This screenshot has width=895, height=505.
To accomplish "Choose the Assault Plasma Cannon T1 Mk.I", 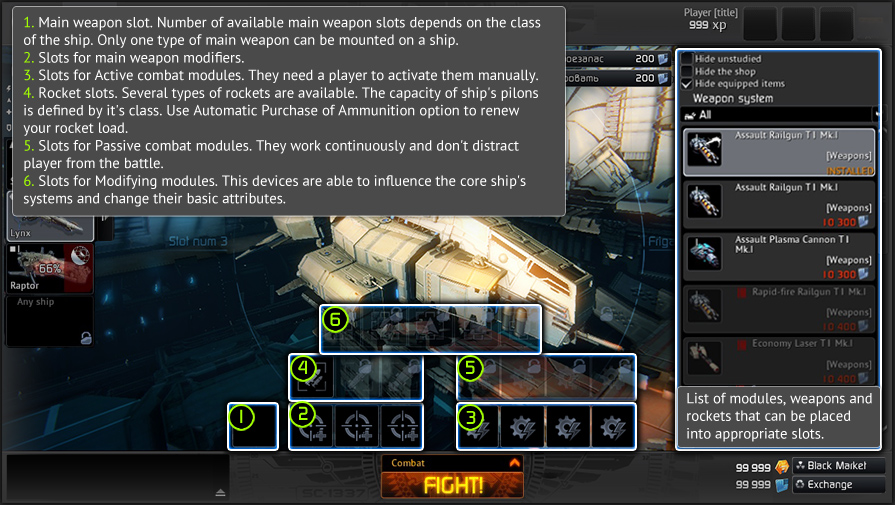I will point(780,257).
